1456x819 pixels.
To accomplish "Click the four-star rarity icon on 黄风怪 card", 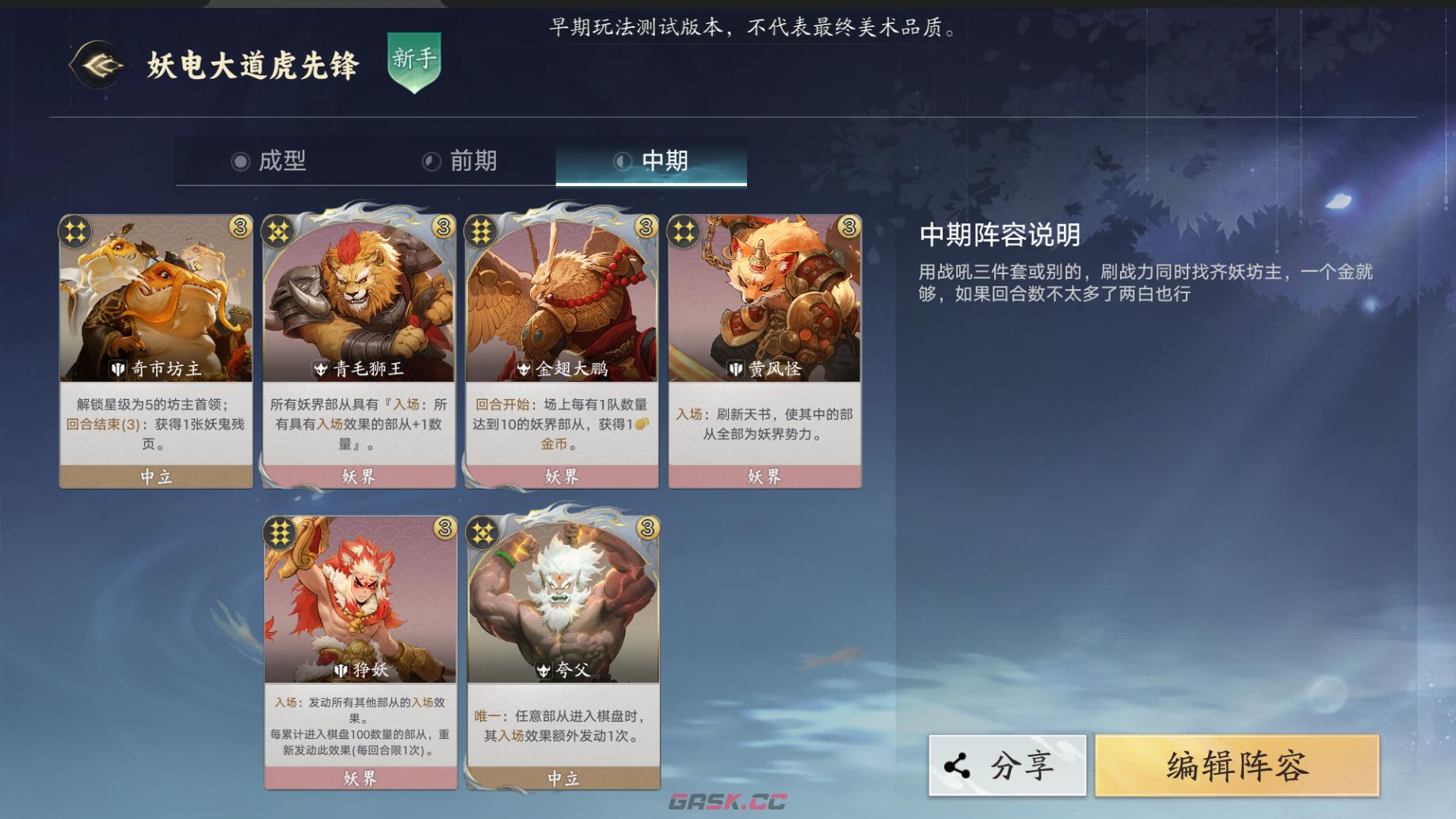I will 686,231.
